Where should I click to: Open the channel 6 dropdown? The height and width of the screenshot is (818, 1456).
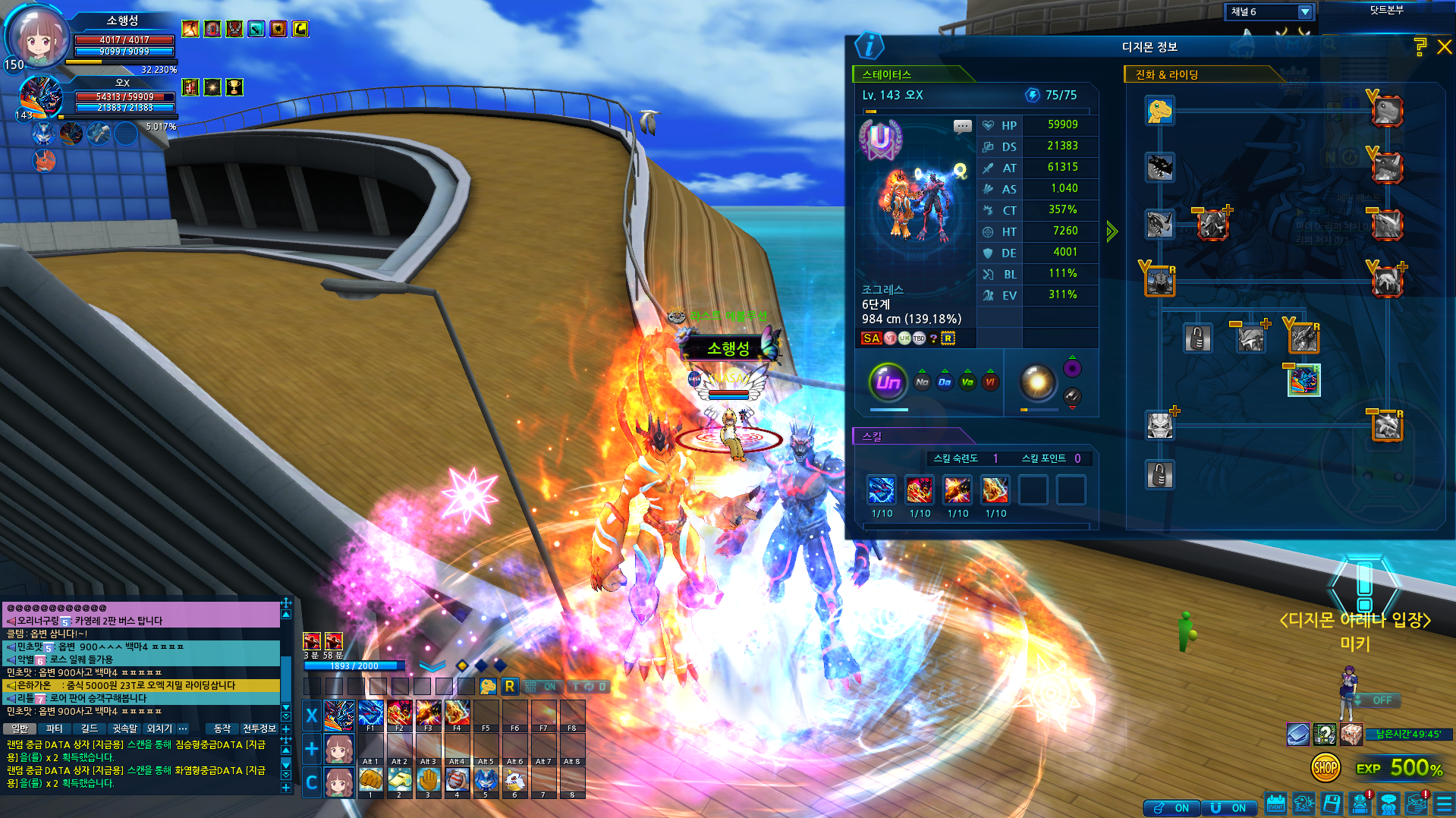(x=1304, y=12)
